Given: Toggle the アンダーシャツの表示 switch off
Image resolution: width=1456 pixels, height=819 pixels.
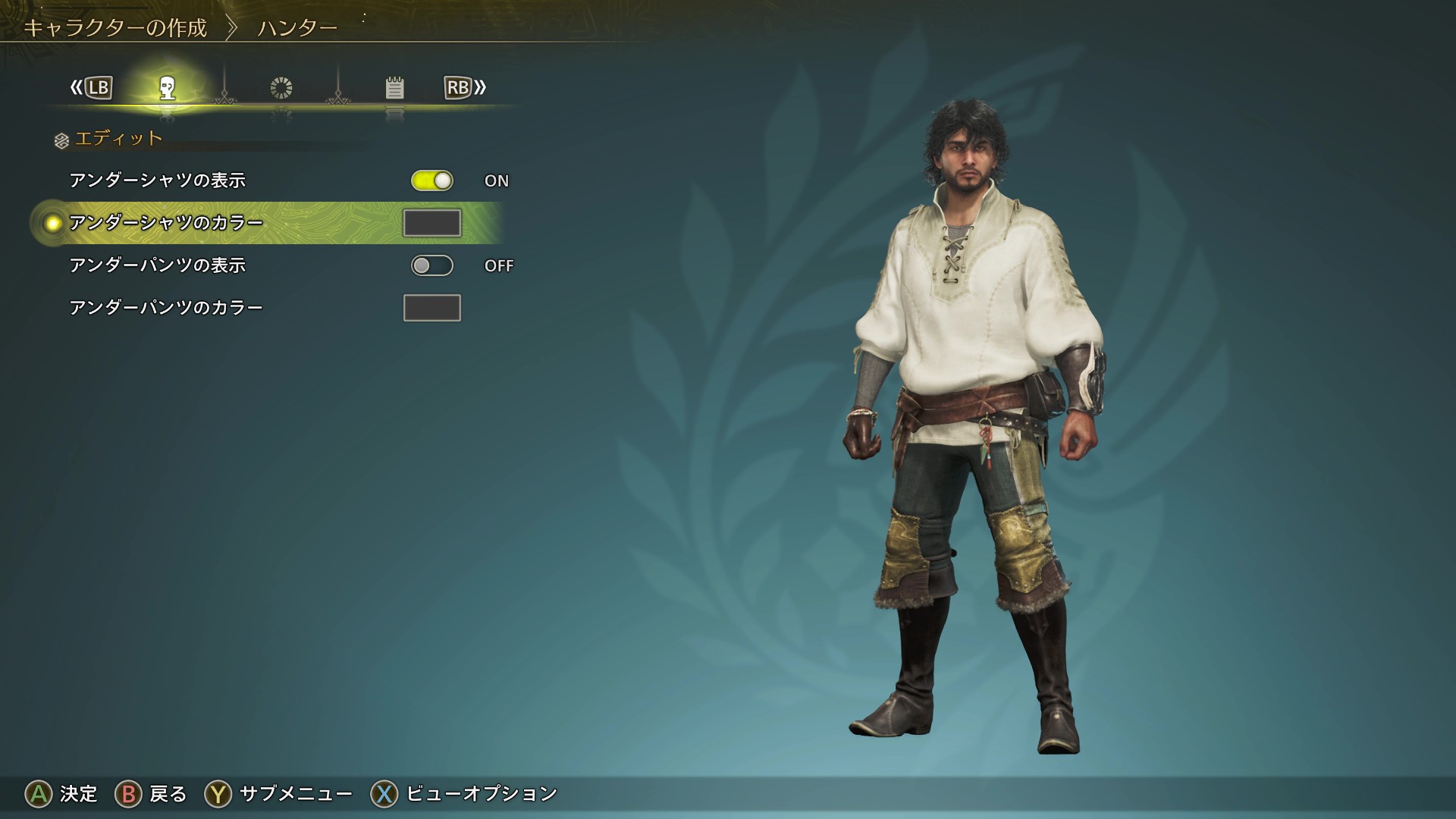Looking at the screenshot, I should coord(432,180).
